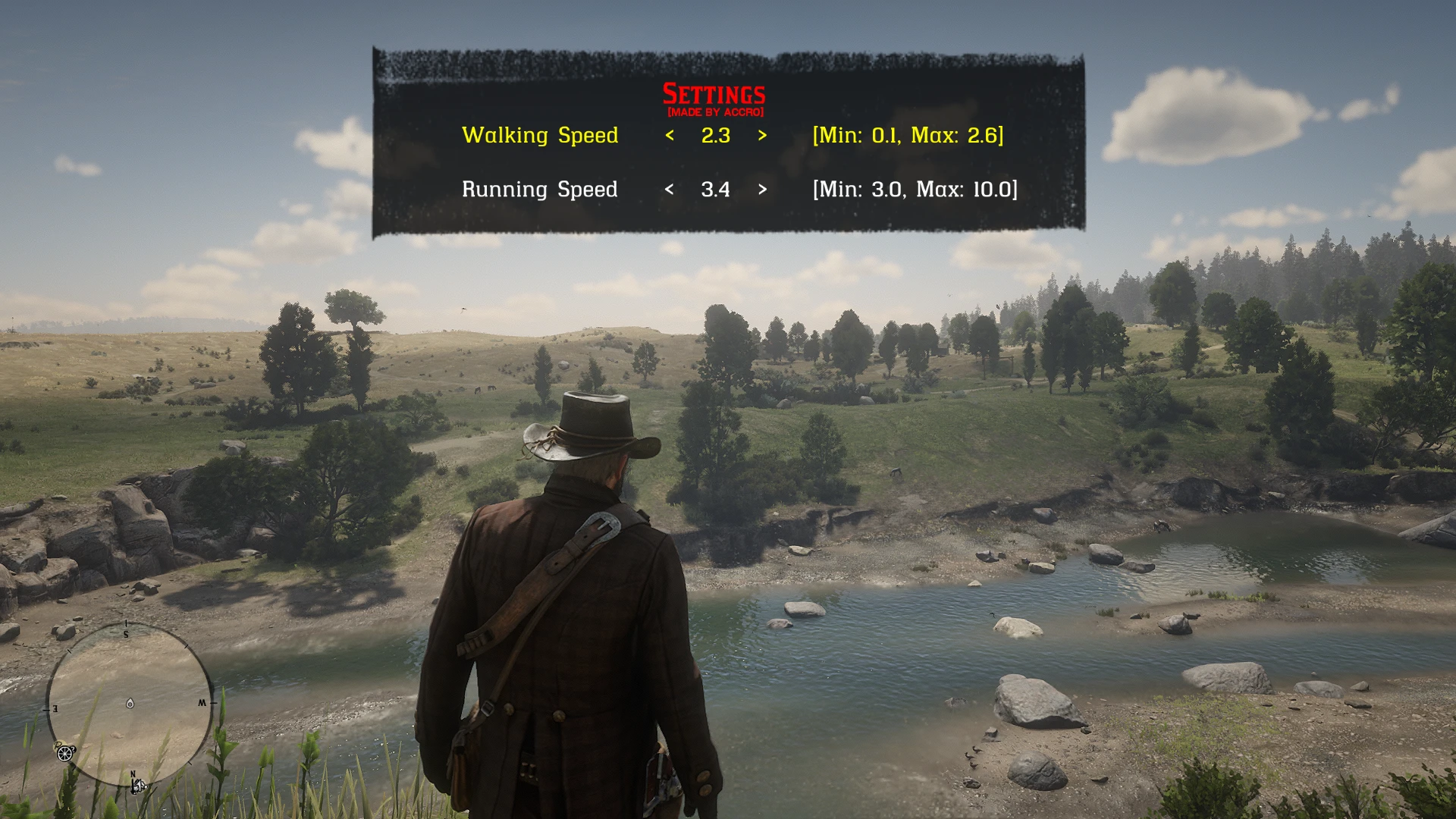The image size is (1456, 819).
Task: Decrease Running Speed with the left arrow
Action: [x=669, y=190]
